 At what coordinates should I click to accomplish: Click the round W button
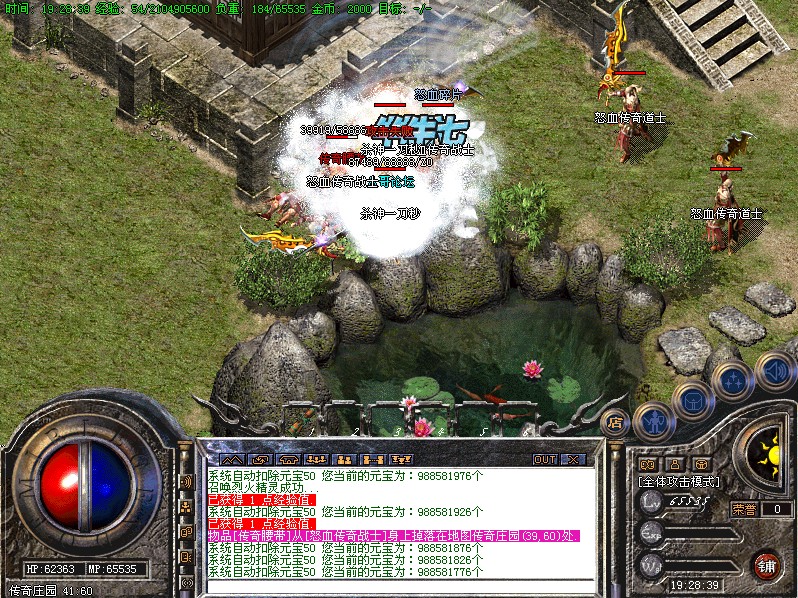[652, 563]
